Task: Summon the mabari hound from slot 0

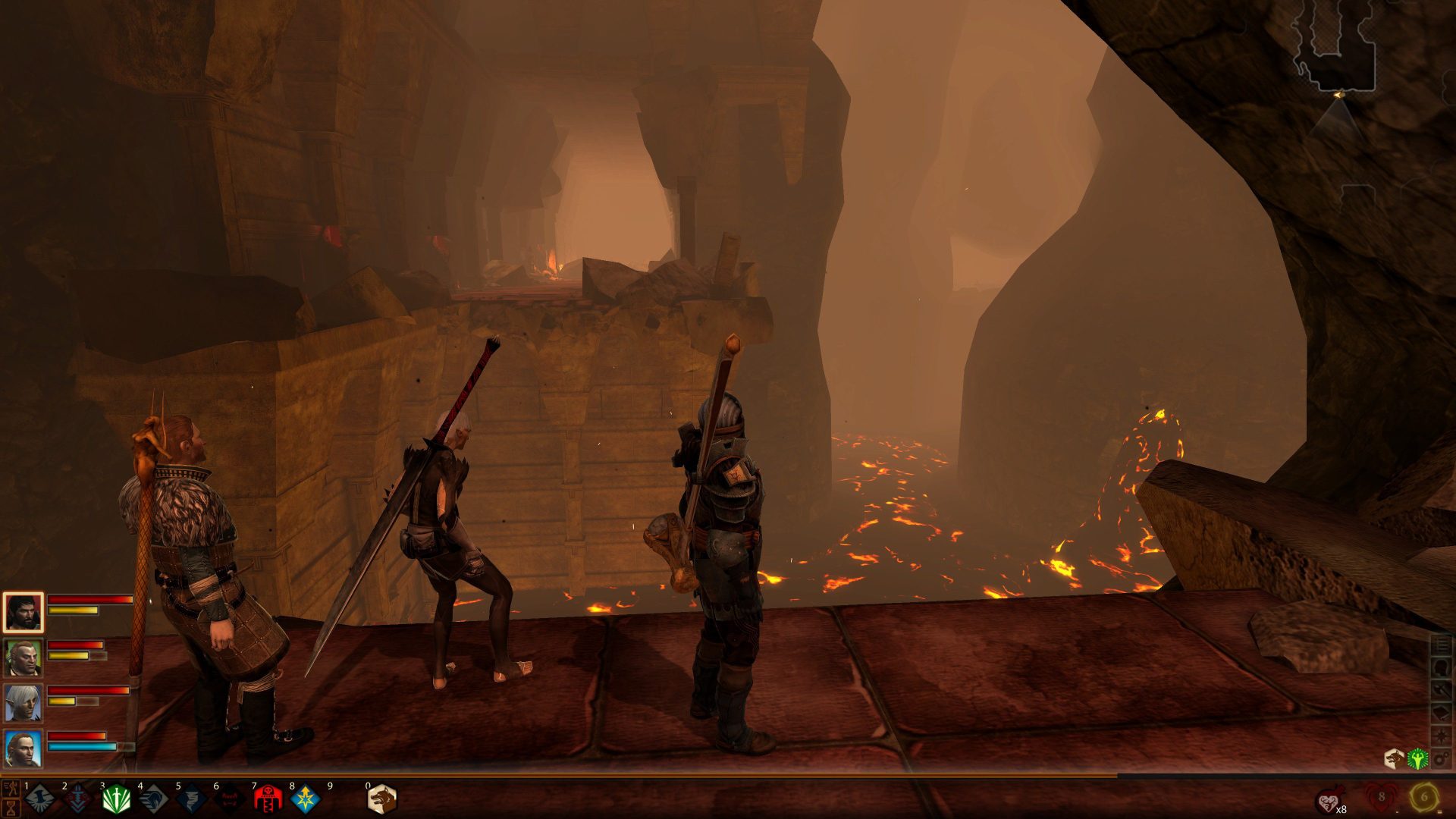Action: [x=381, y=799]
